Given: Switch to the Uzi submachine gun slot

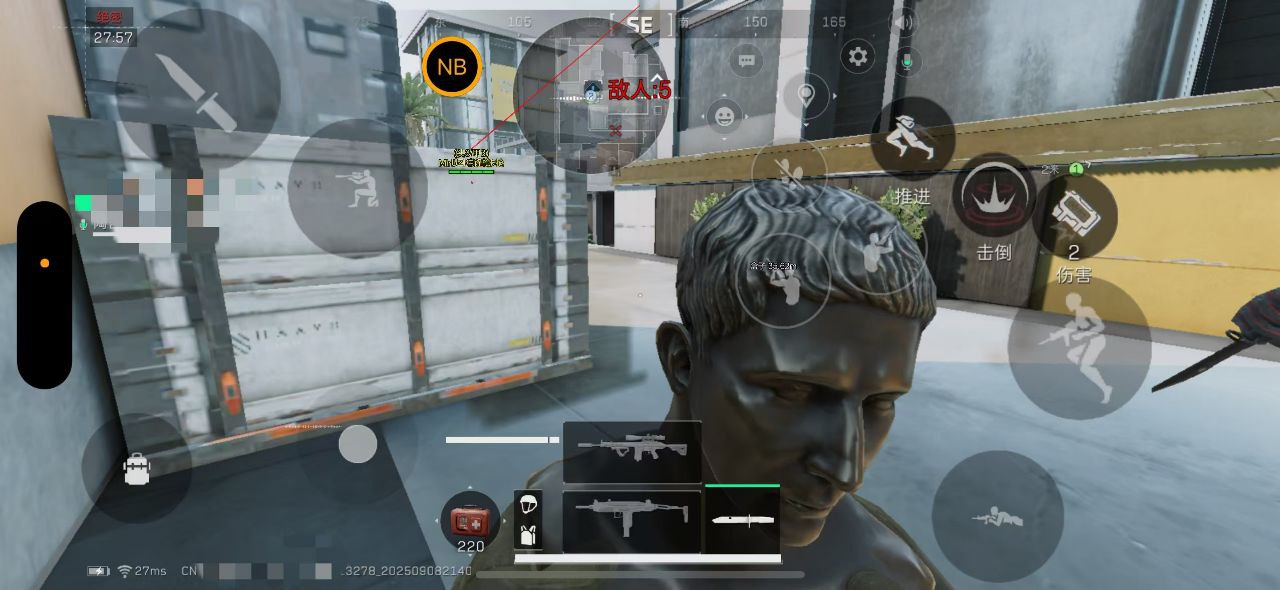Looking at the screenshot, I should point(631,520).
